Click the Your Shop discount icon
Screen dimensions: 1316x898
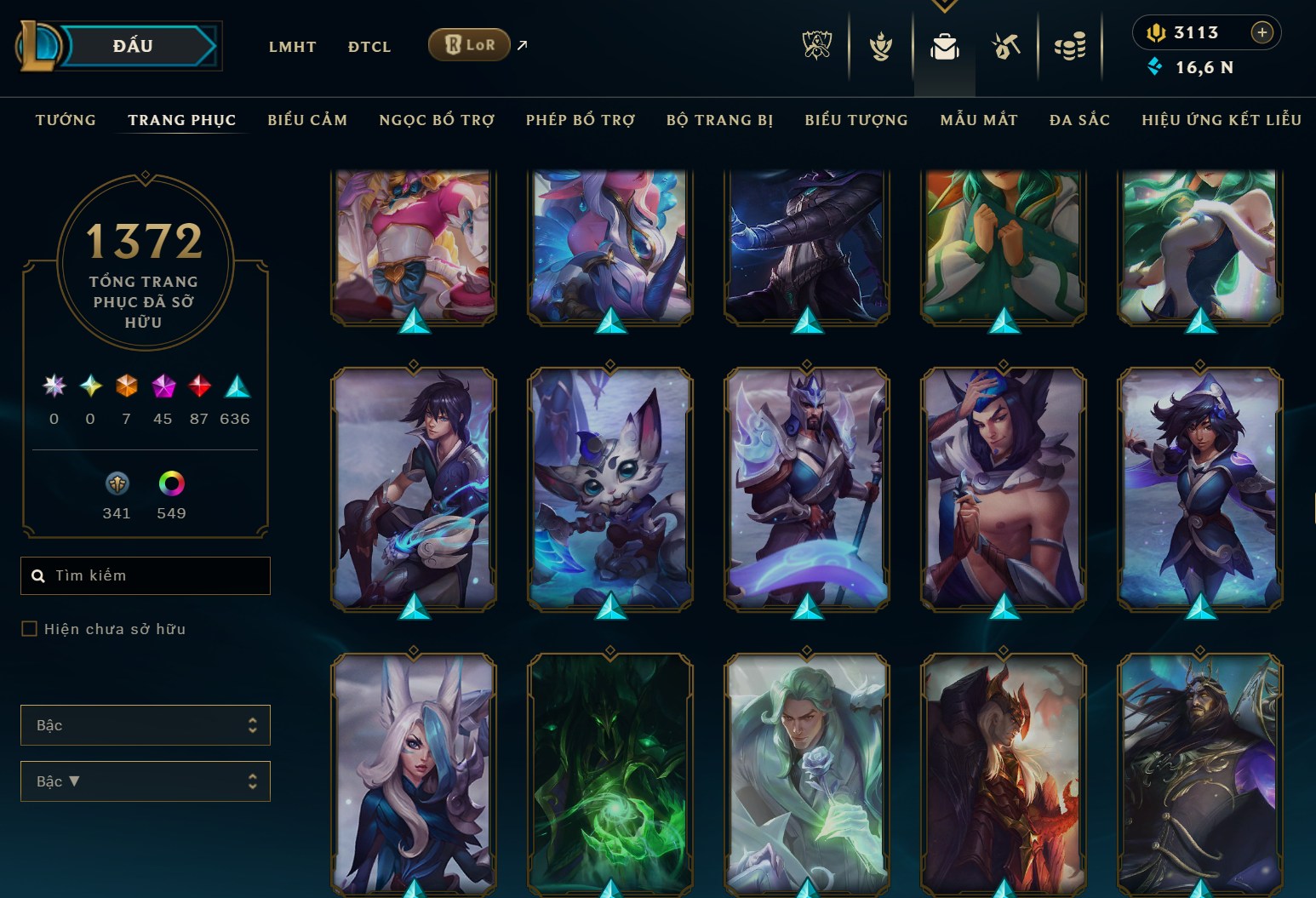point(1006,47)
